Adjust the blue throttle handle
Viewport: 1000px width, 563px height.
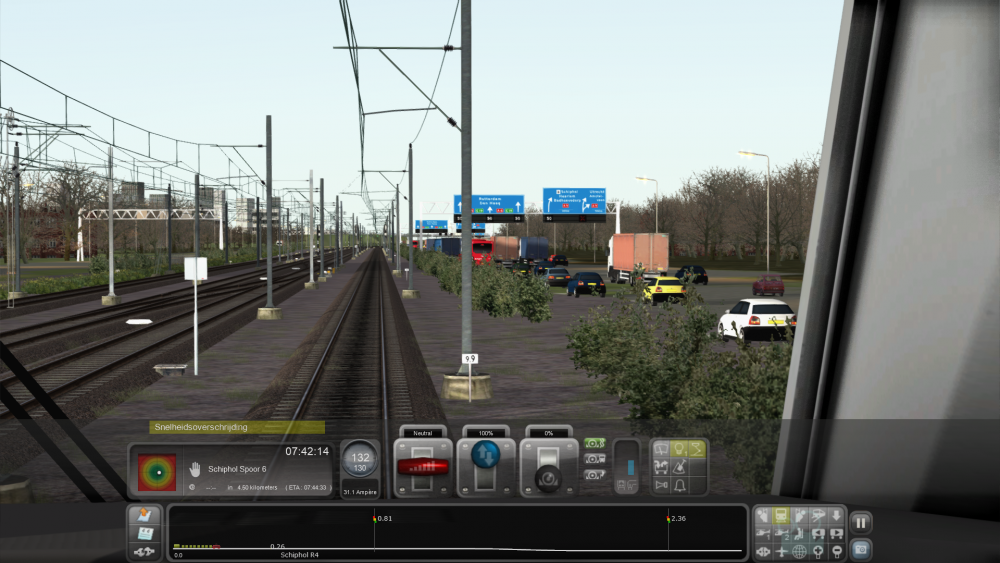486,456
